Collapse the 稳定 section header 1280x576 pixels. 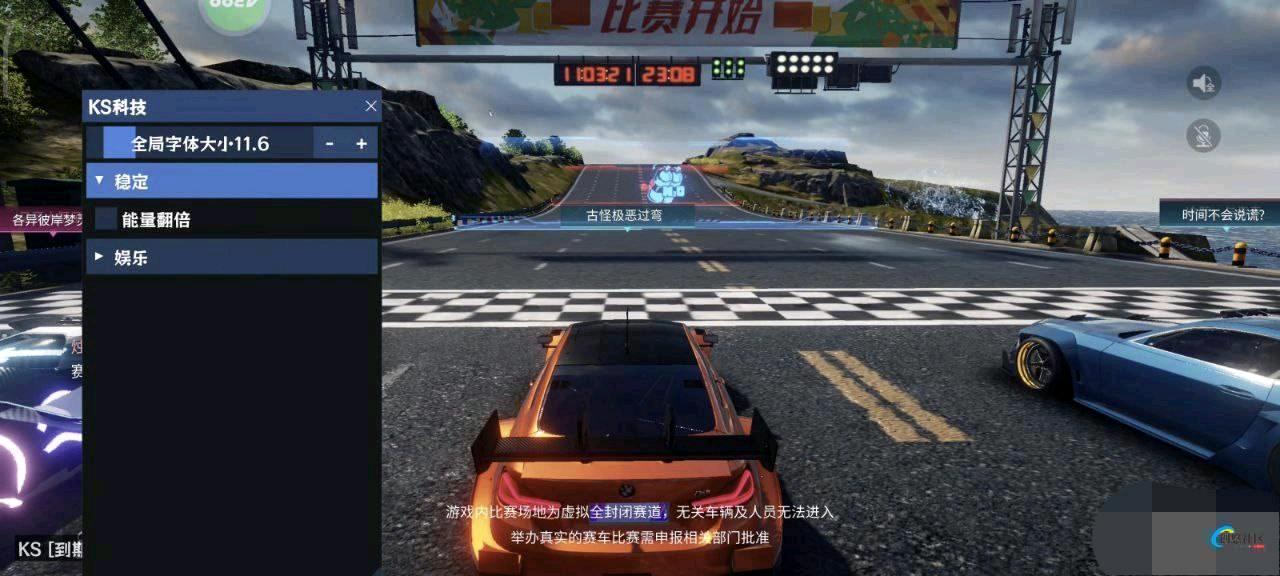tap(230, 181)
